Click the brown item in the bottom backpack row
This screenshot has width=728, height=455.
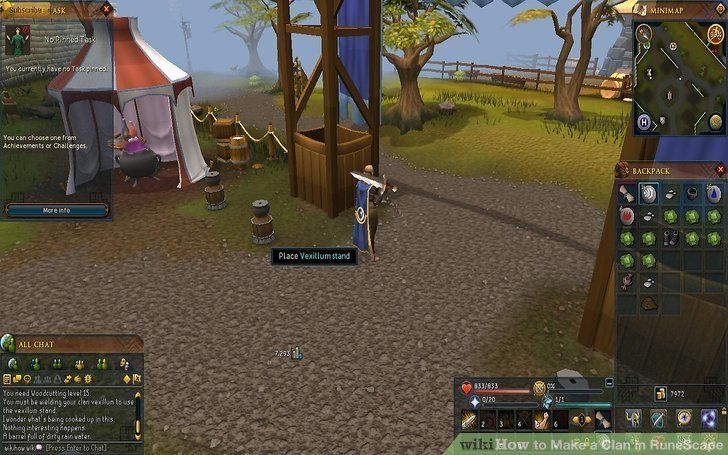click(x=648, y=303)
